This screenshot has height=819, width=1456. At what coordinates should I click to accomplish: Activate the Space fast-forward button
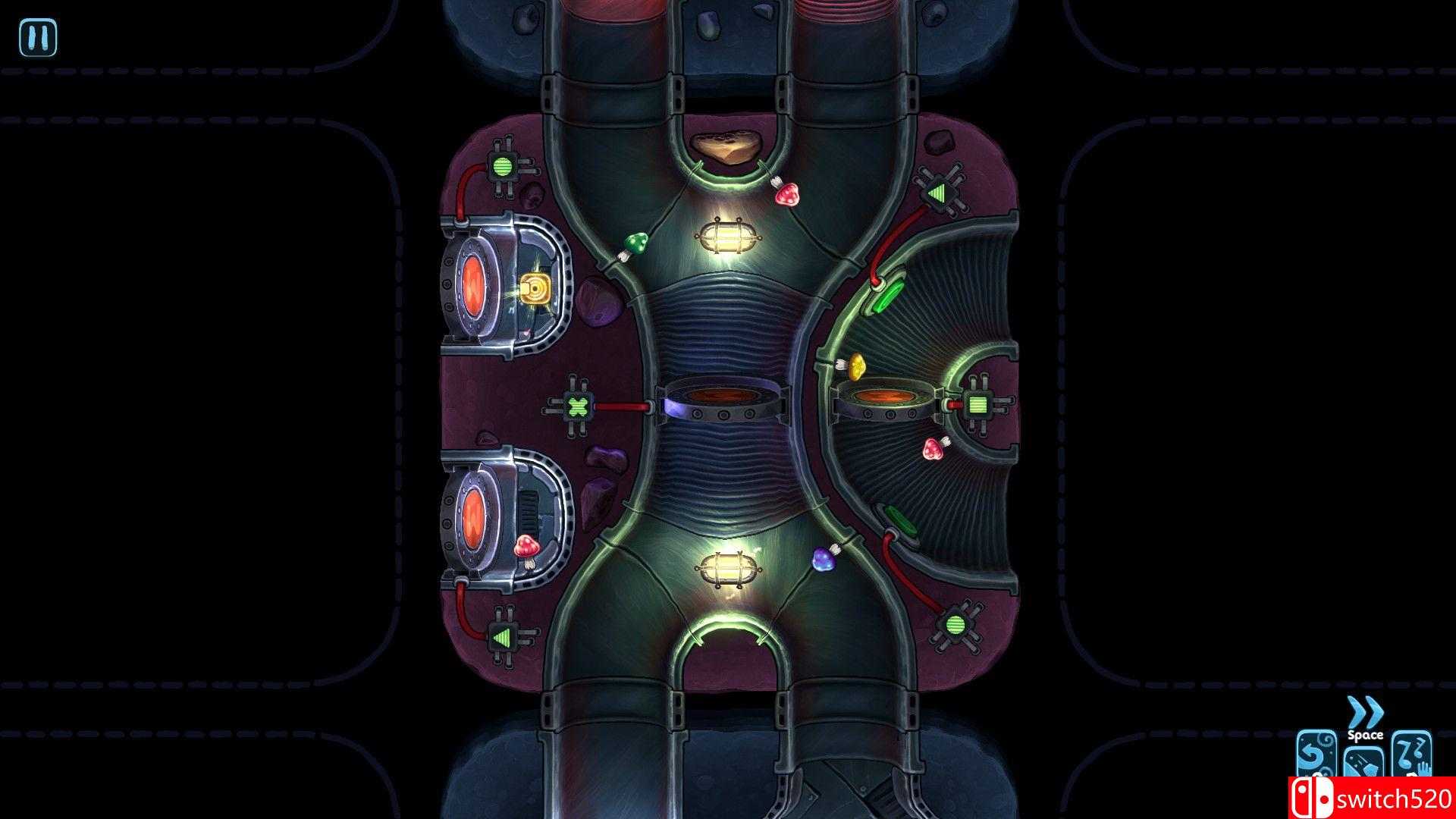(1365, 736)
